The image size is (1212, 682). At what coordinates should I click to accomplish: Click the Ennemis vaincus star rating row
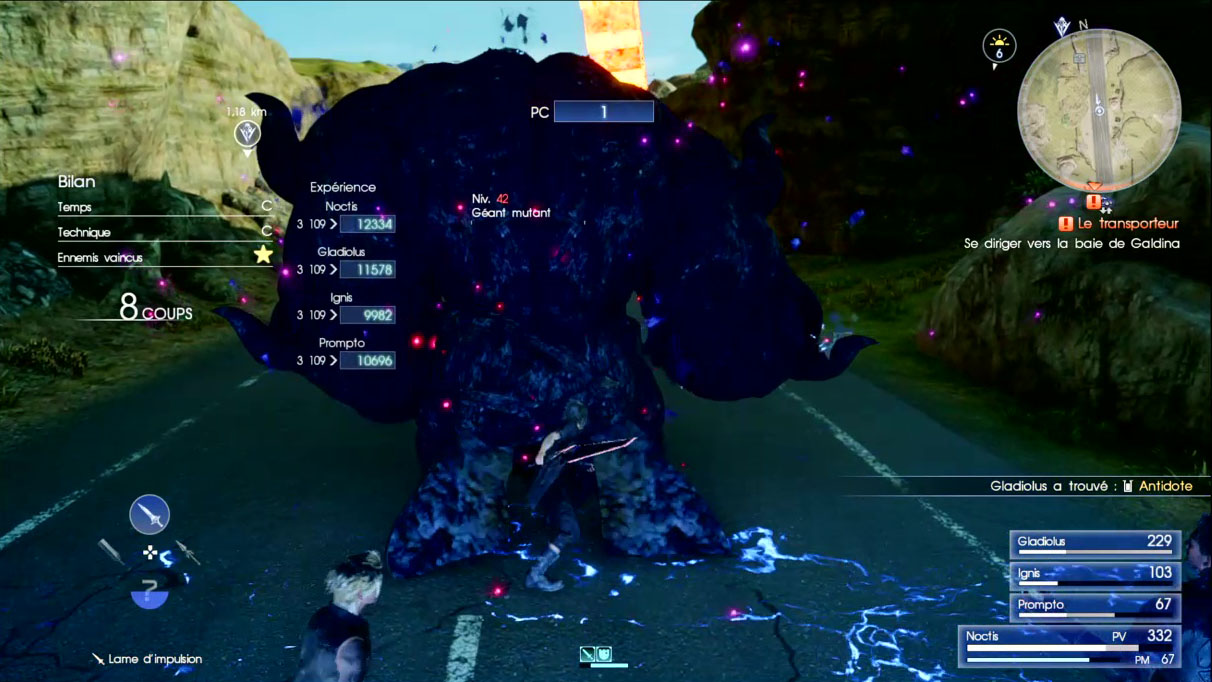(165, 257)
